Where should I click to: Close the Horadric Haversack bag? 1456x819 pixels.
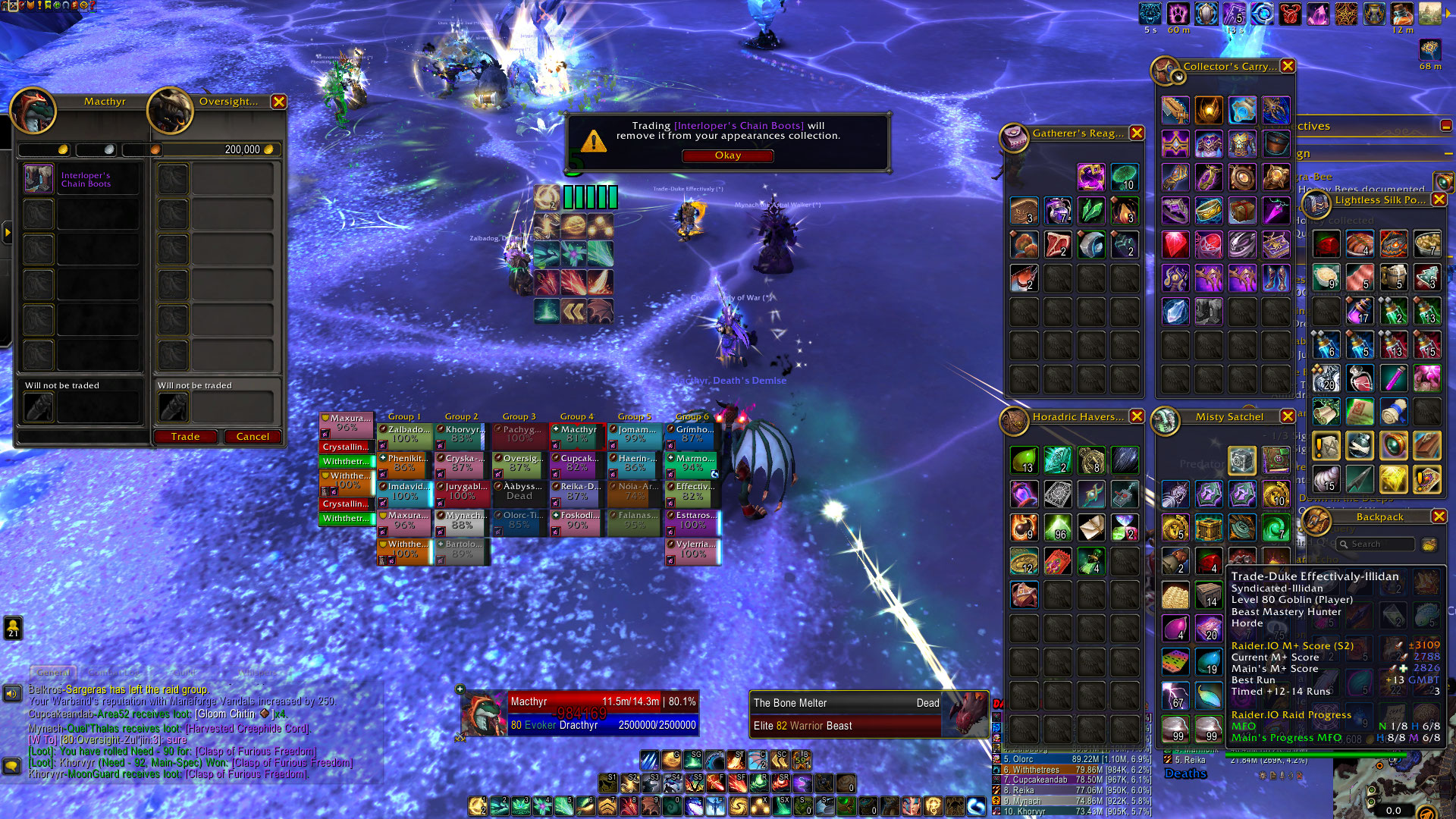pyautogui.click(x=1137, y=416)
